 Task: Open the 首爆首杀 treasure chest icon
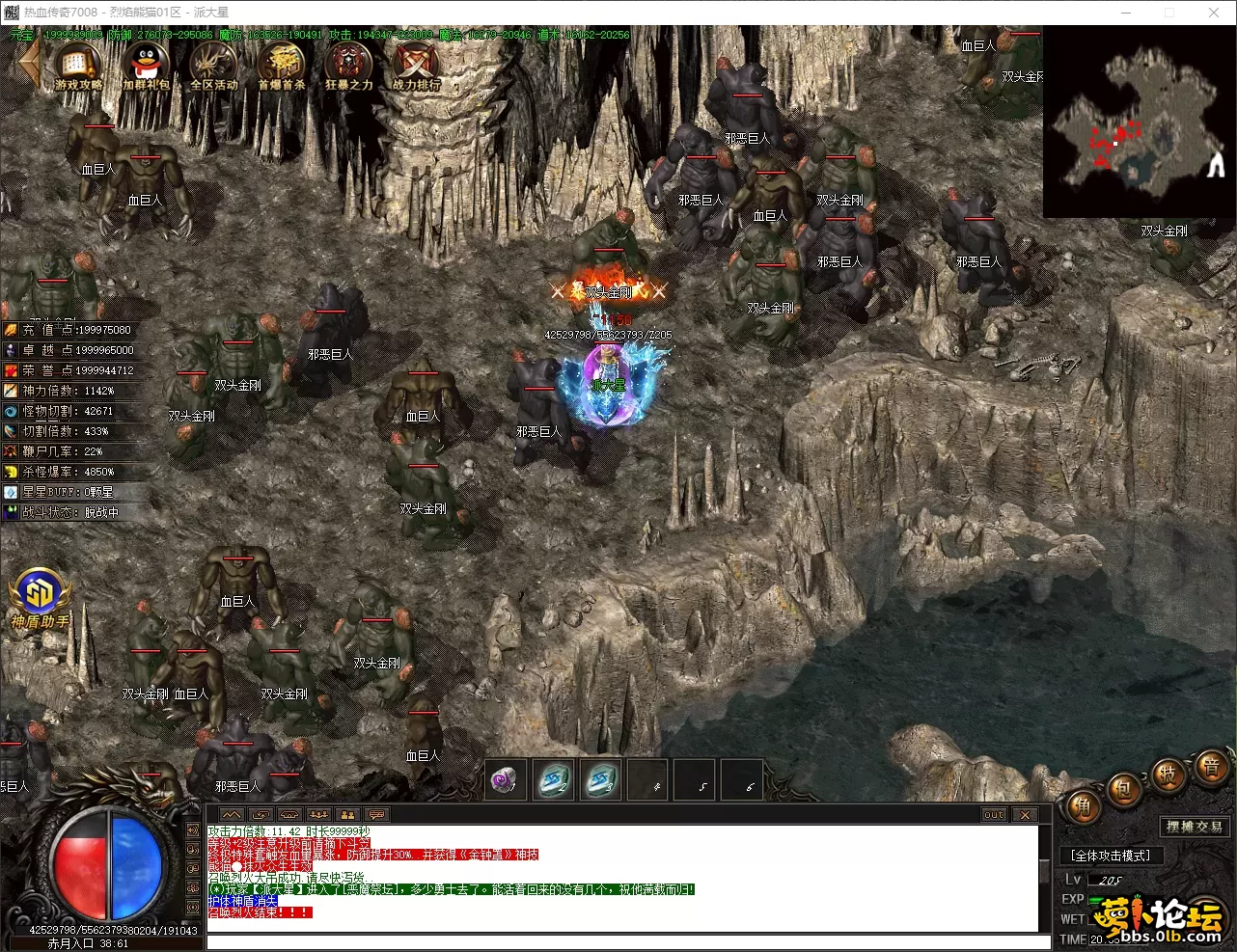pyautogui.click(x=281, y=66)
